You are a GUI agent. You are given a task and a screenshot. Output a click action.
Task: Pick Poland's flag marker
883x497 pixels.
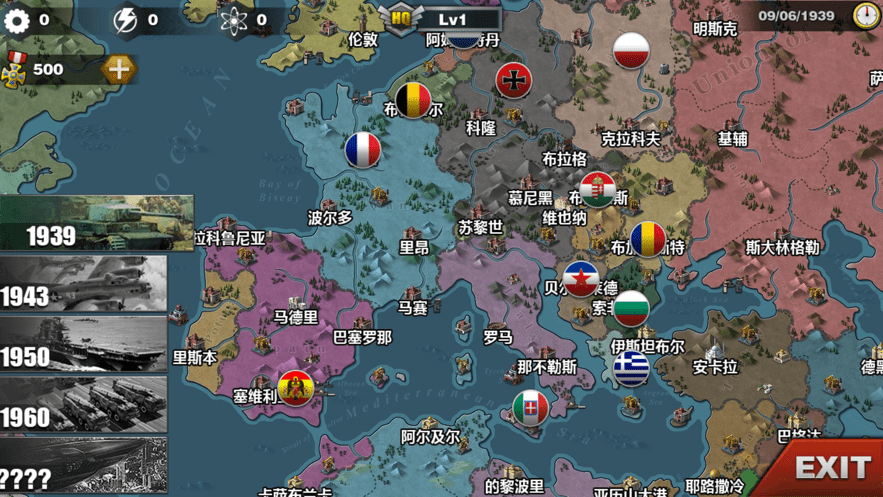coord(631,50)
